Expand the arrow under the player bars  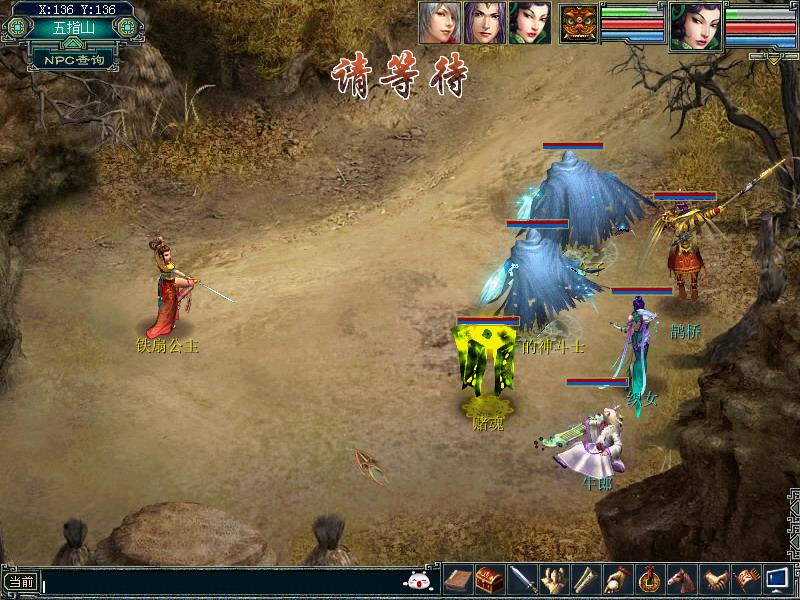coord(775,58)
